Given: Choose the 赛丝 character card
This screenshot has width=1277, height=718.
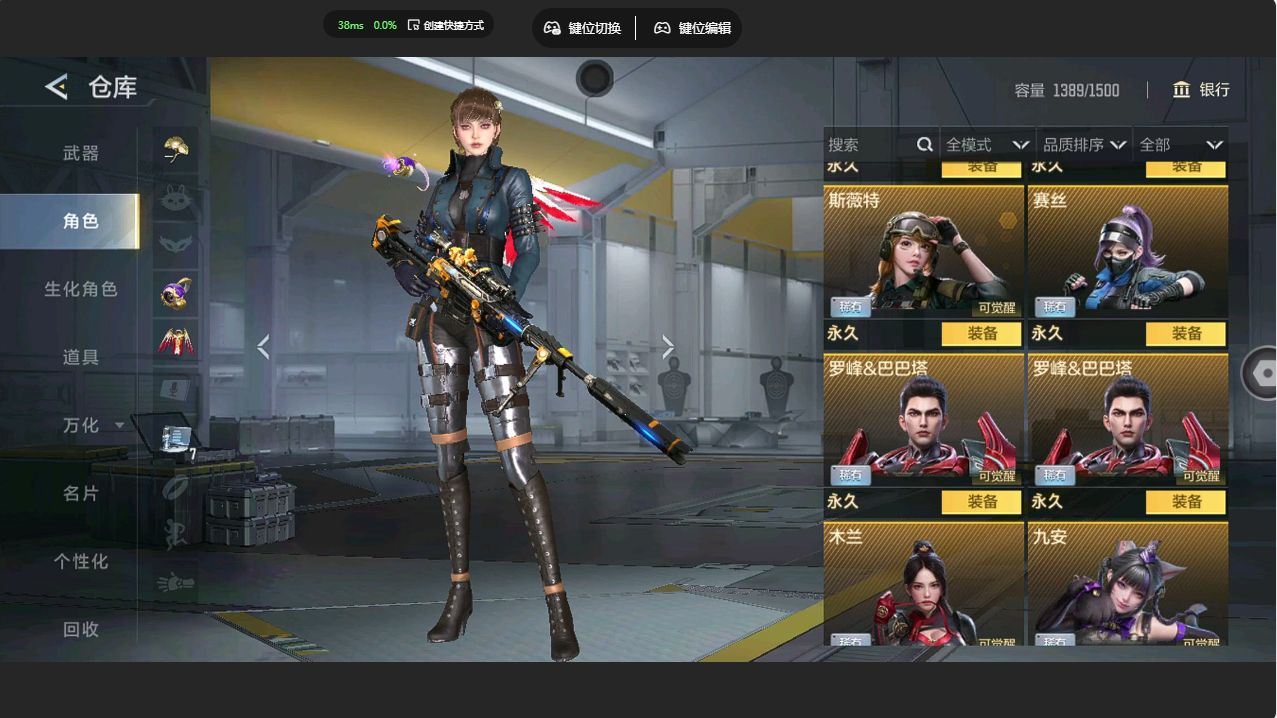Looking at the screenshot, I should click(1127, 251).
